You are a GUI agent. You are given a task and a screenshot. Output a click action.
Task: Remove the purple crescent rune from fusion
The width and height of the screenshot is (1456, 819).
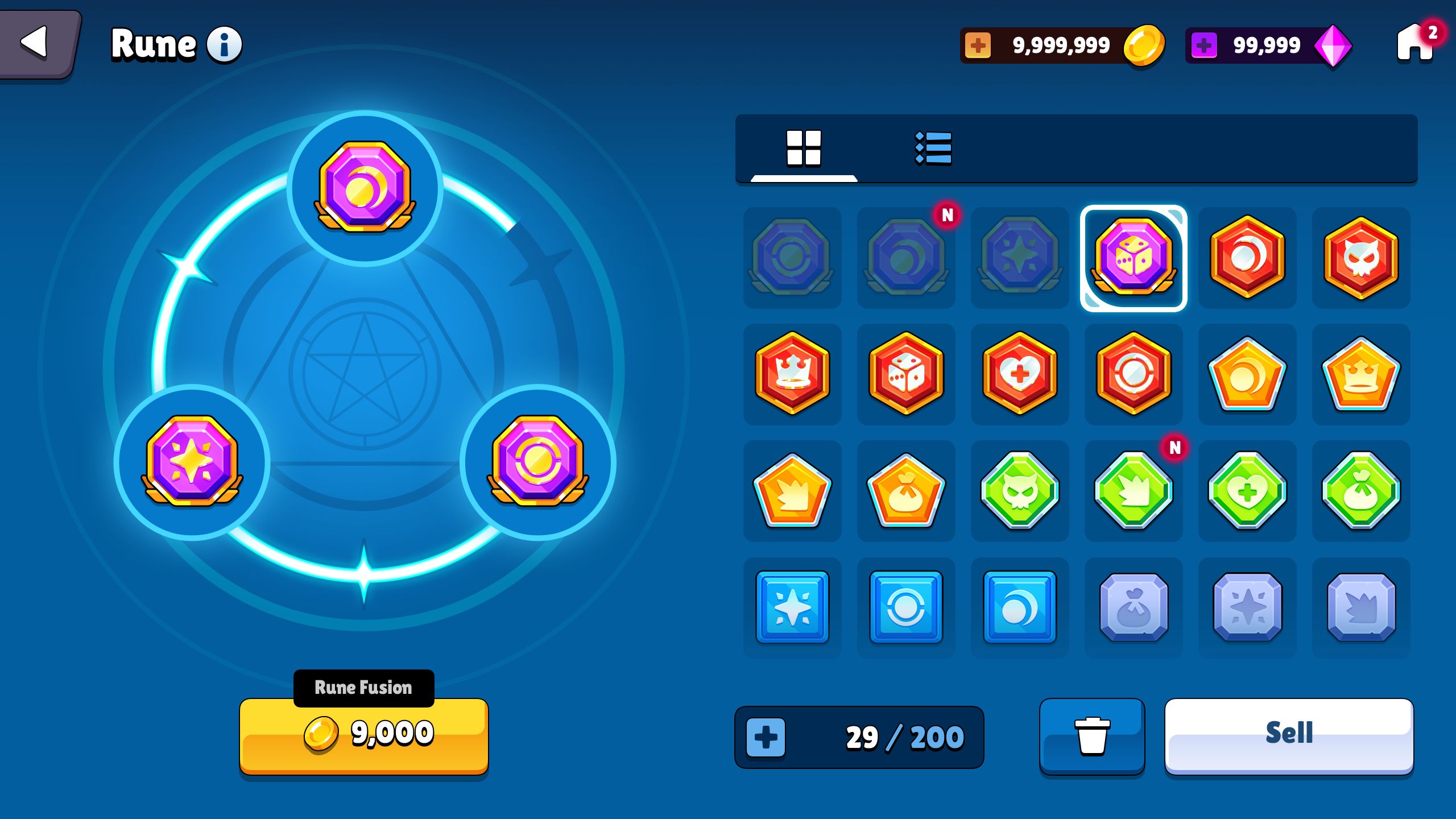pos(365,188)
